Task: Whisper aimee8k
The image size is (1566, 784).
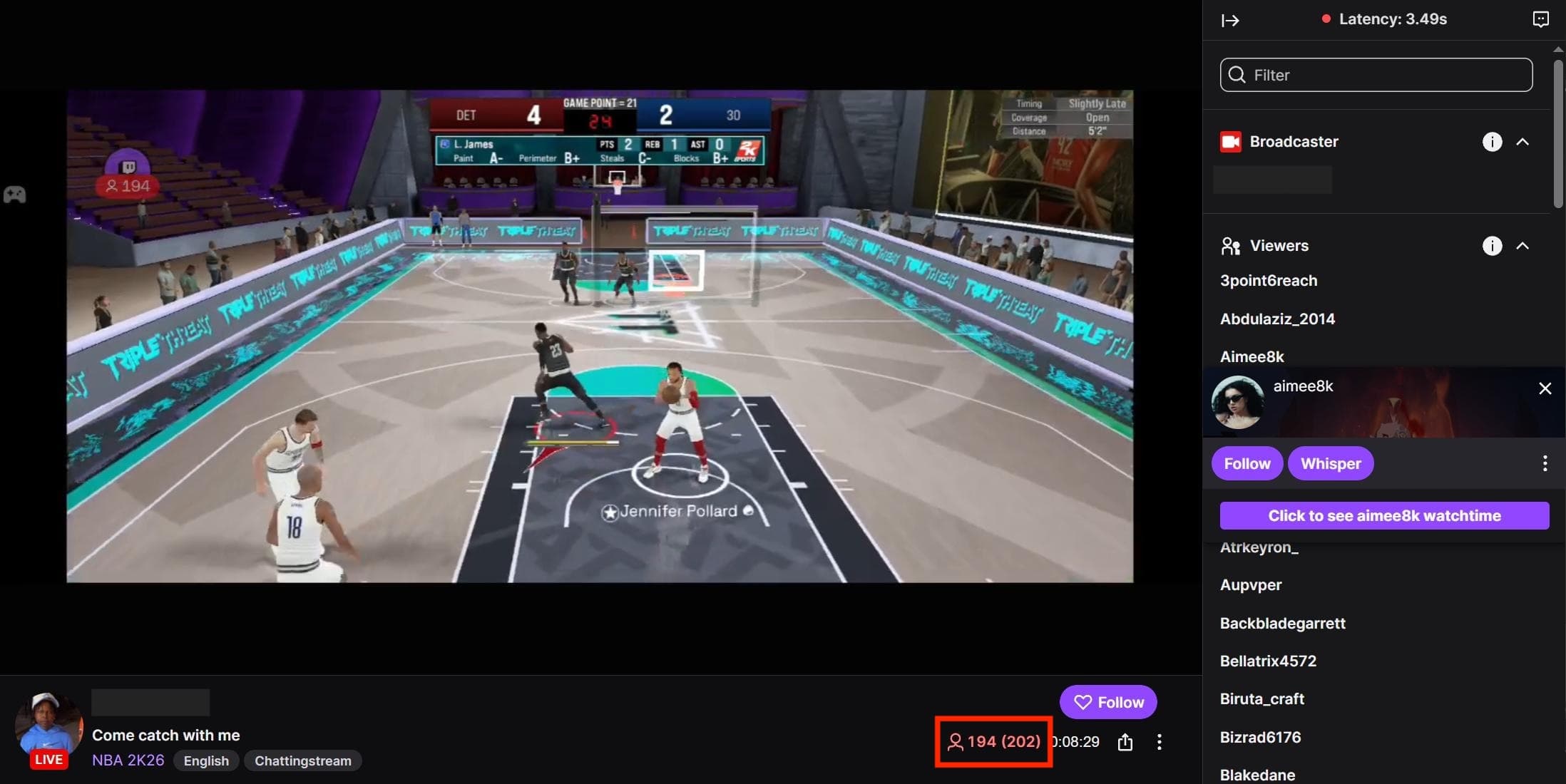Action: coord(1331,463)
